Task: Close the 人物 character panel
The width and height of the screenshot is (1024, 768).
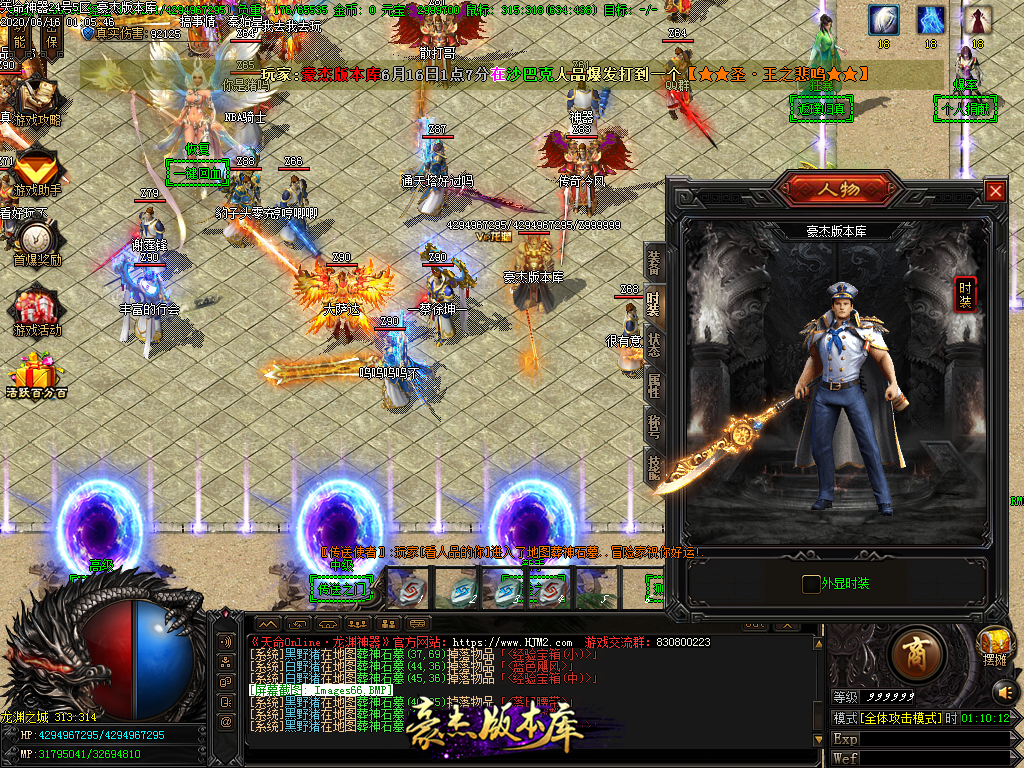Action: click(995, 191)
